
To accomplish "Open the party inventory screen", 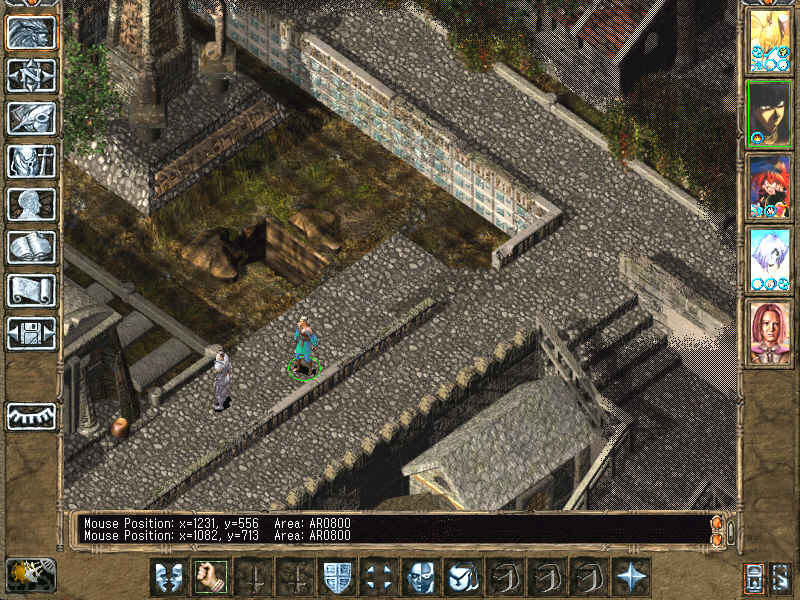I will coord(31,161).
